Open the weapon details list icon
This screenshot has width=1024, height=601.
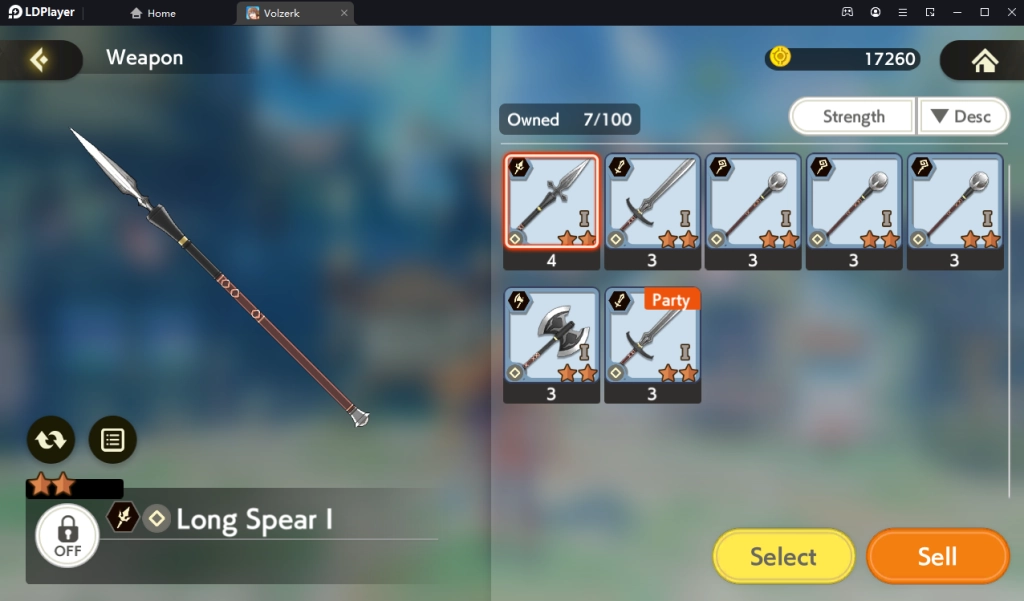(112, 439)
